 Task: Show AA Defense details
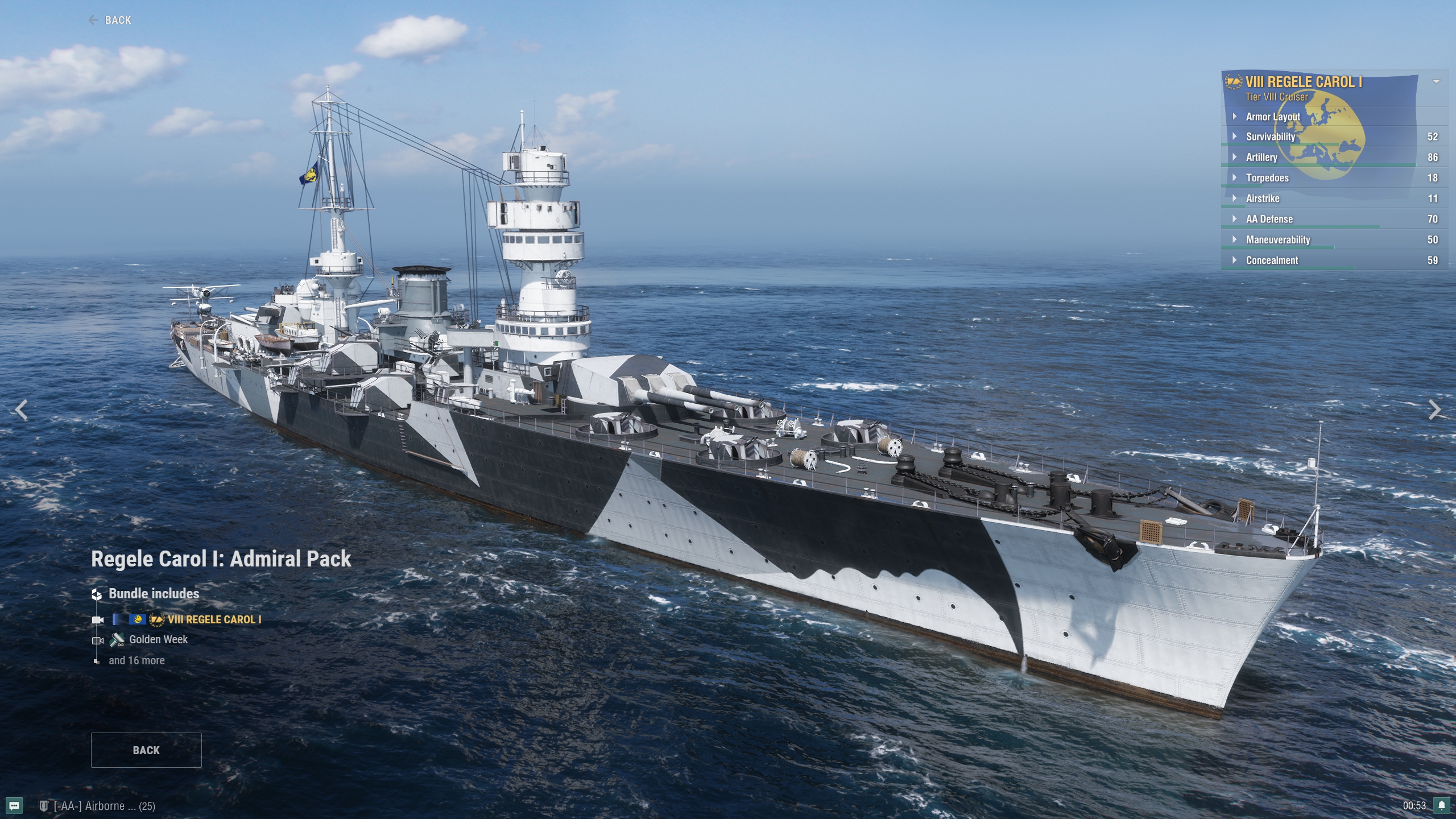[1269, 219]
